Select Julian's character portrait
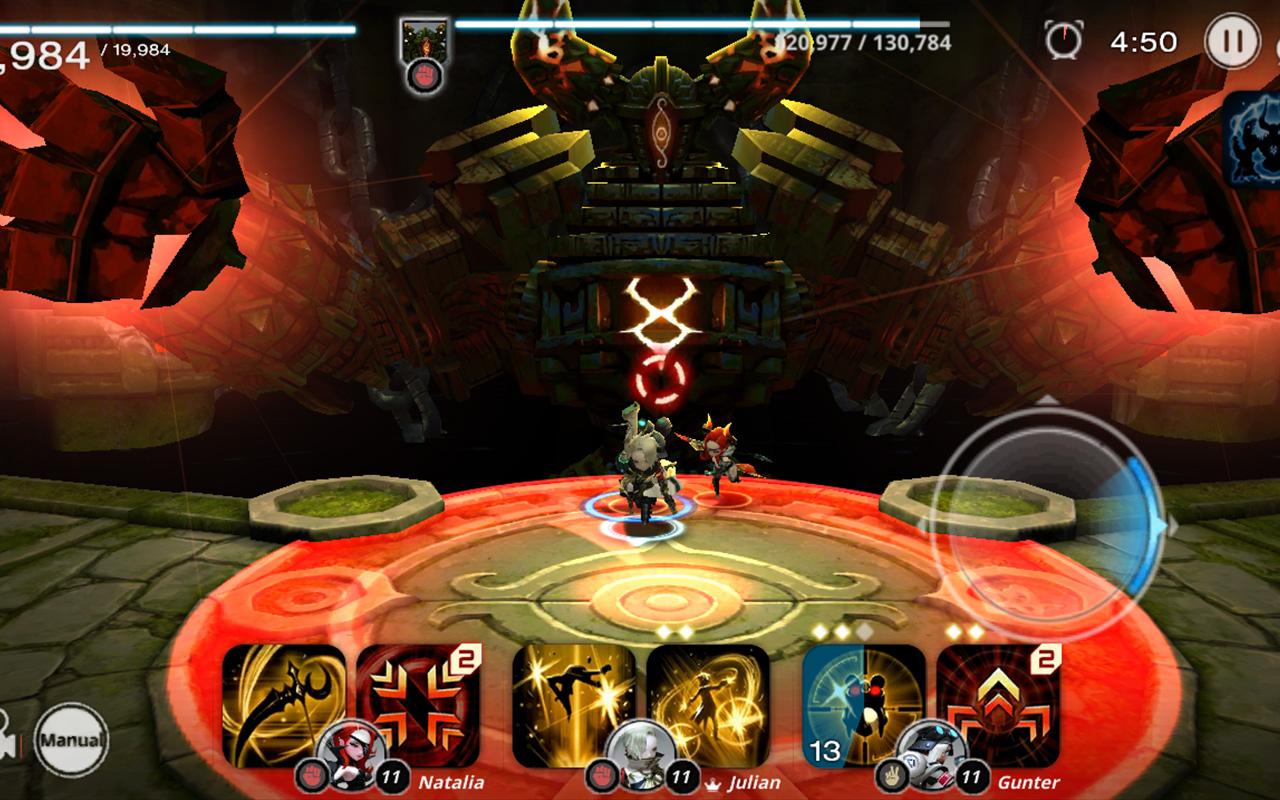This screenshot has height=800, width=1280. coord(640,765)
